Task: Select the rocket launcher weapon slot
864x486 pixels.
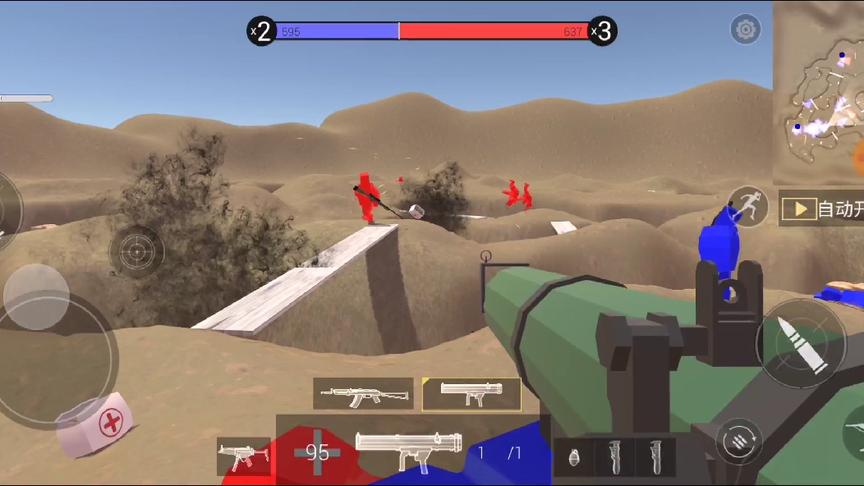Action: (471, 394)
